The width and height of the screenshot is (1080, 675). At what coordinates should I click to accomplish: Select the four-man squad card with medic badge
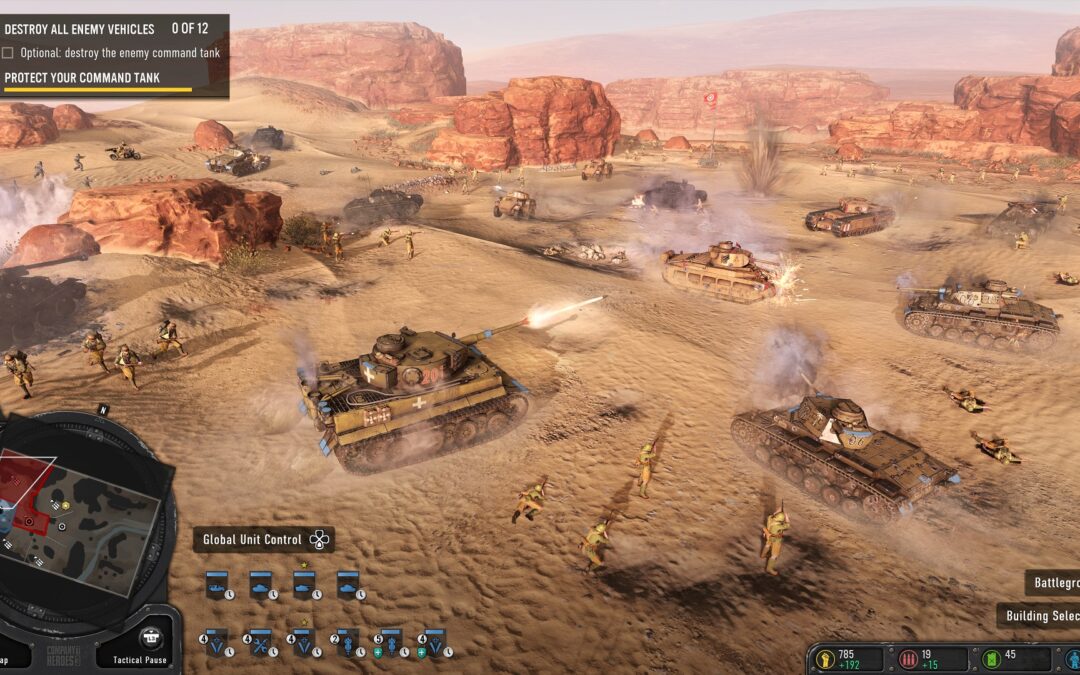coord(434,642)
